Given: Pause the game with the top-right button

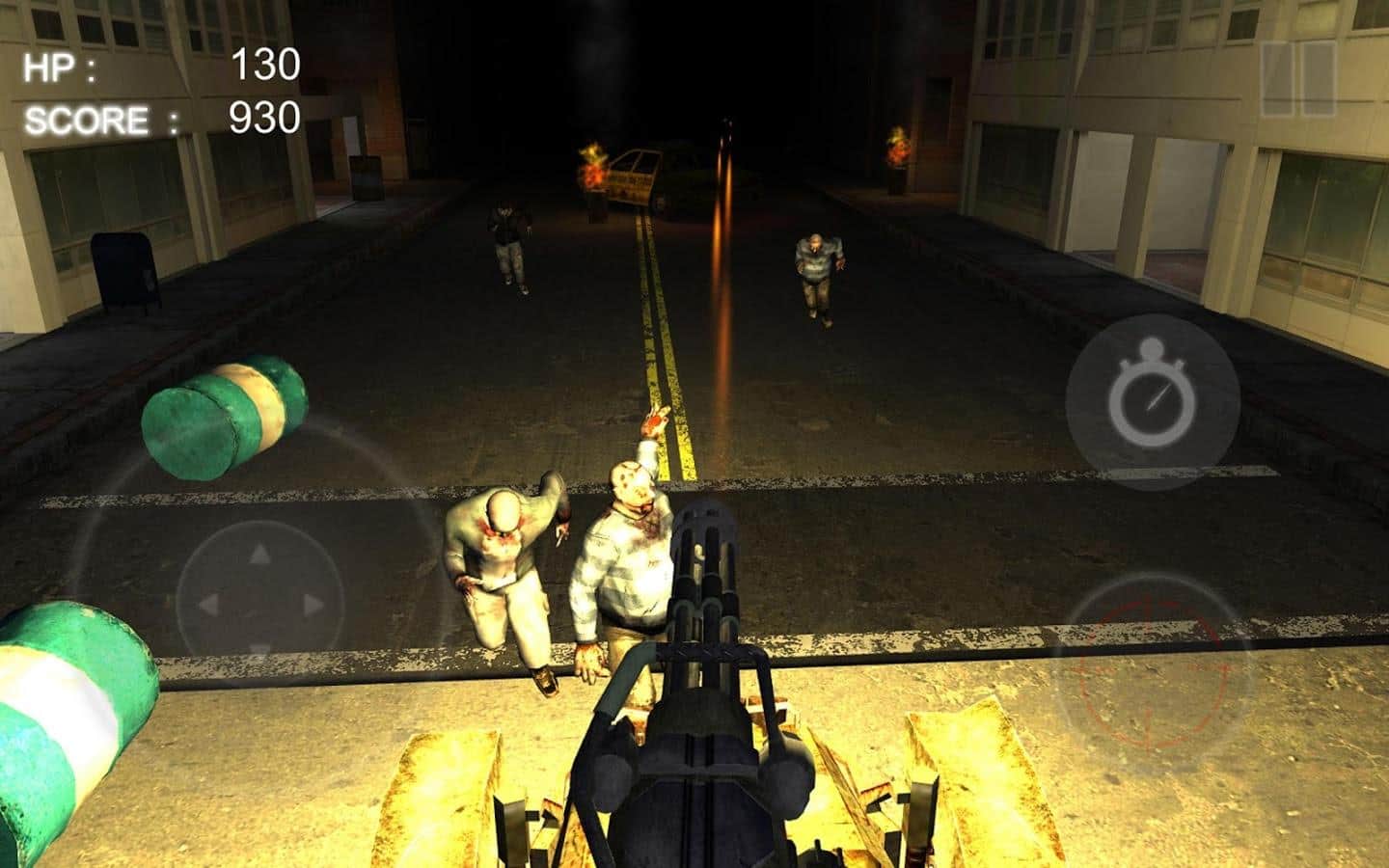Looking at the screenshot, I should pyautogui.click(x=1297, y=79).
